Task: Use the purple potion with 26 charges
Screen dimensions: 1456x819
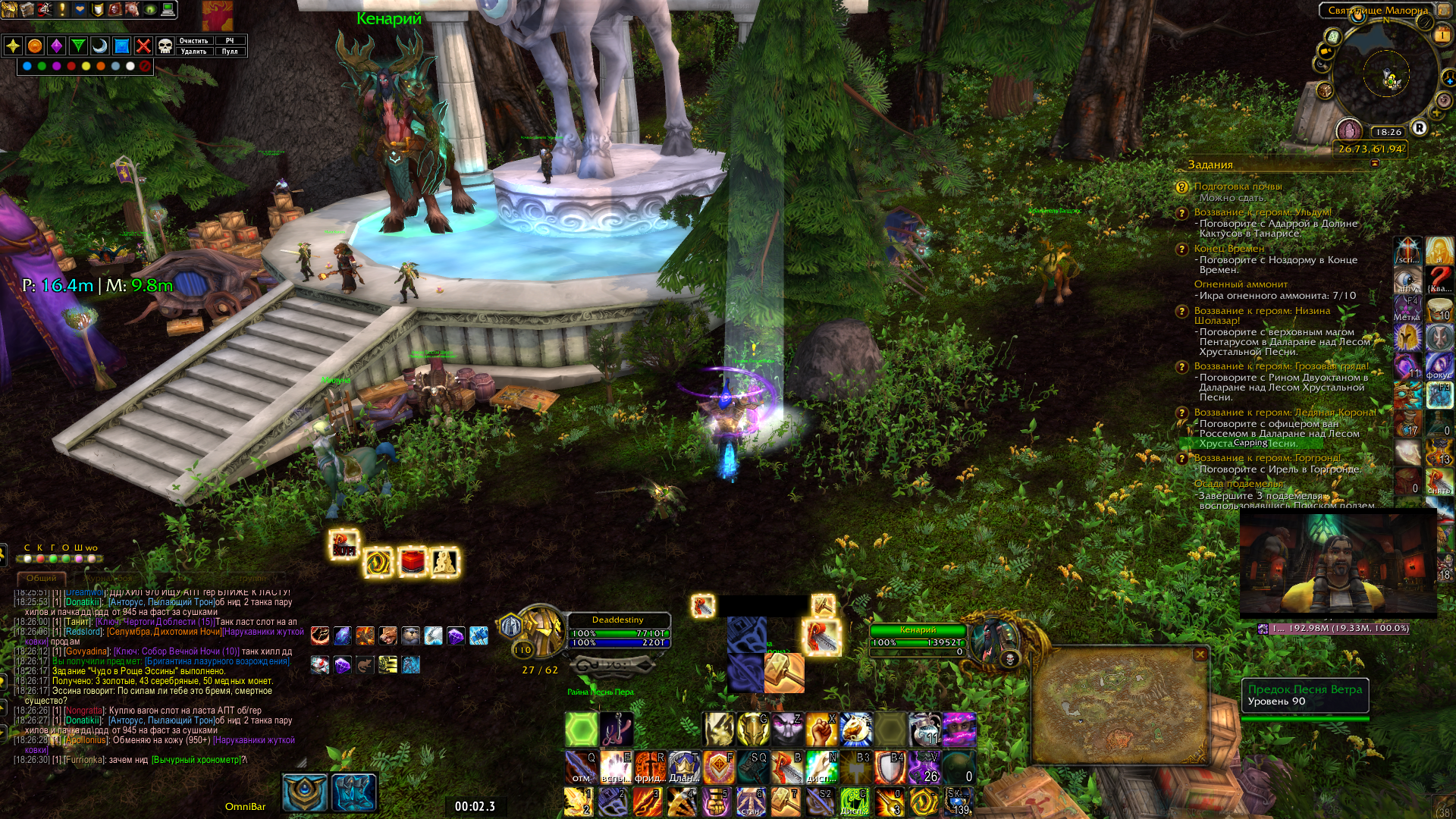Action: click(x=926, y=767)
